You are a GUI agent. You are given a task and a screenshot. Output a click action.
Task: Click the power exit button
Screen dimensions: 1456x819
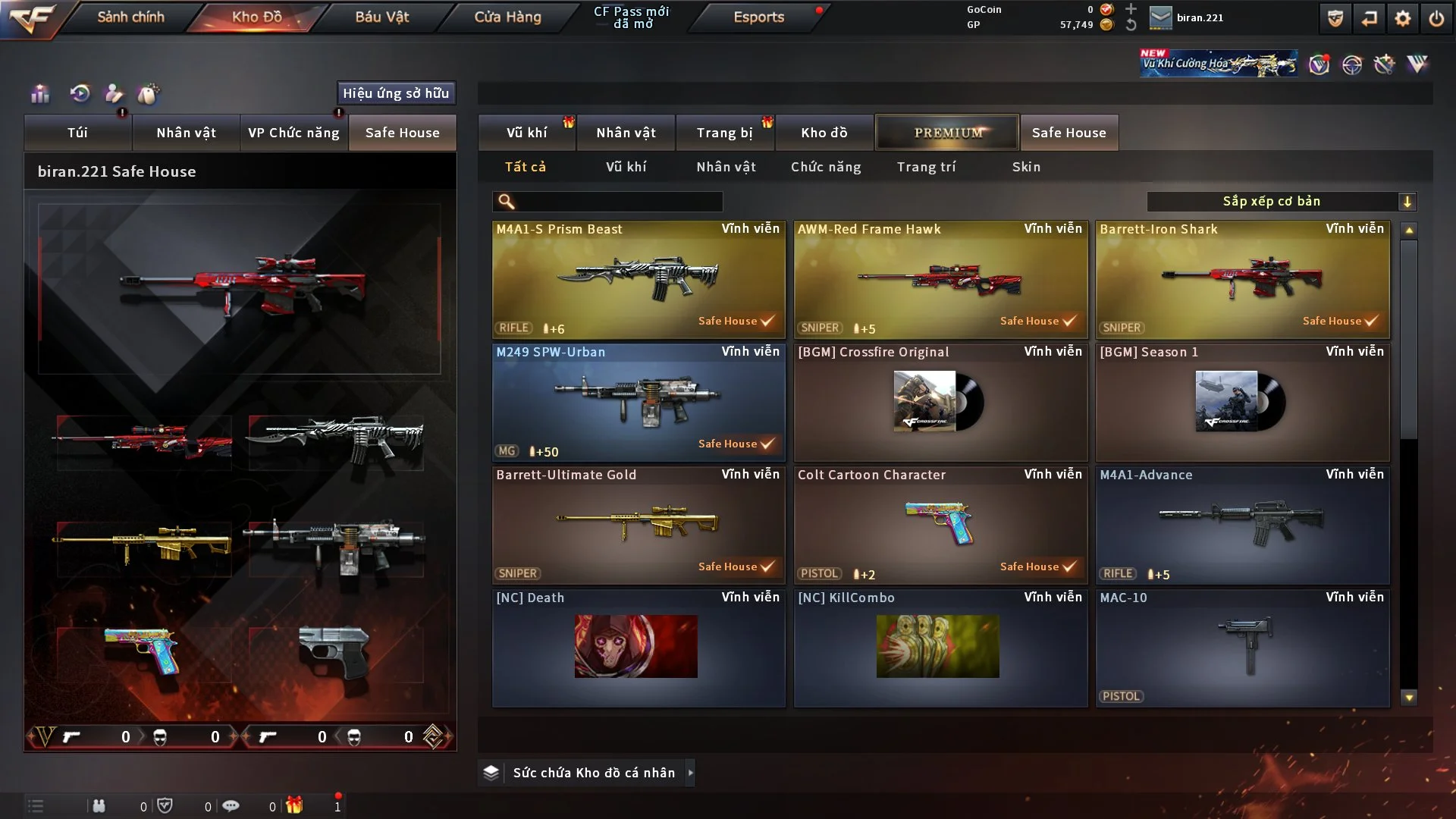(1436, 18)
